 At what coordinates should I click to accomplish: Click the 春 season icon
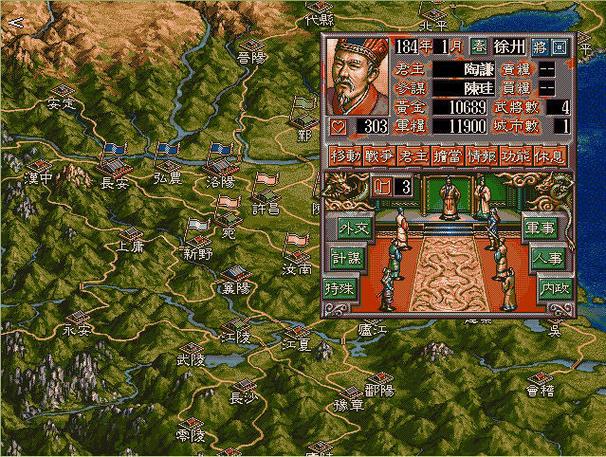pyautogui.click(x=479, y=46)
